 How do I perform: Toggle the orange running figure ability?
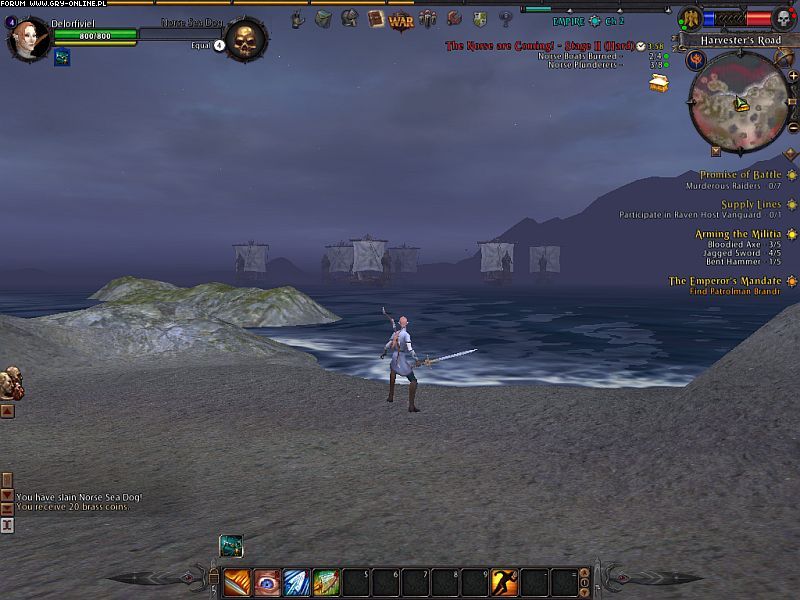pyautogui.click(x=504, y=581)
